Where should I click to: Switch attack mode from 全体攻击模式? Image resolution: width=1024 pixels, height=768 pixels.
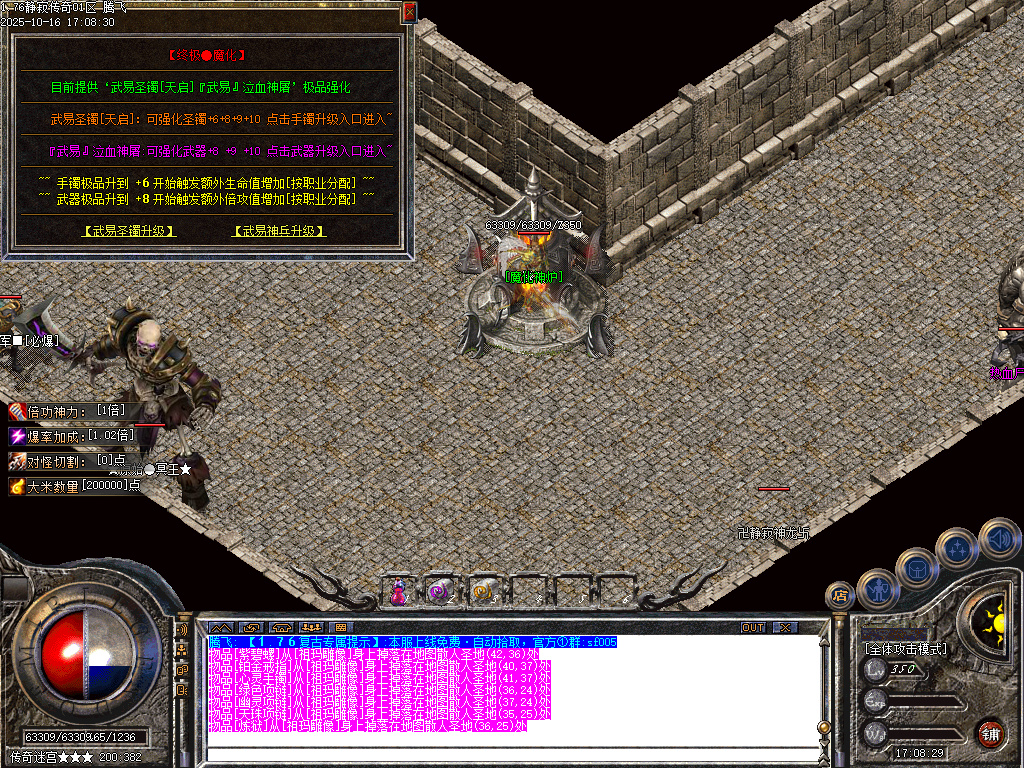coord(905,649)
